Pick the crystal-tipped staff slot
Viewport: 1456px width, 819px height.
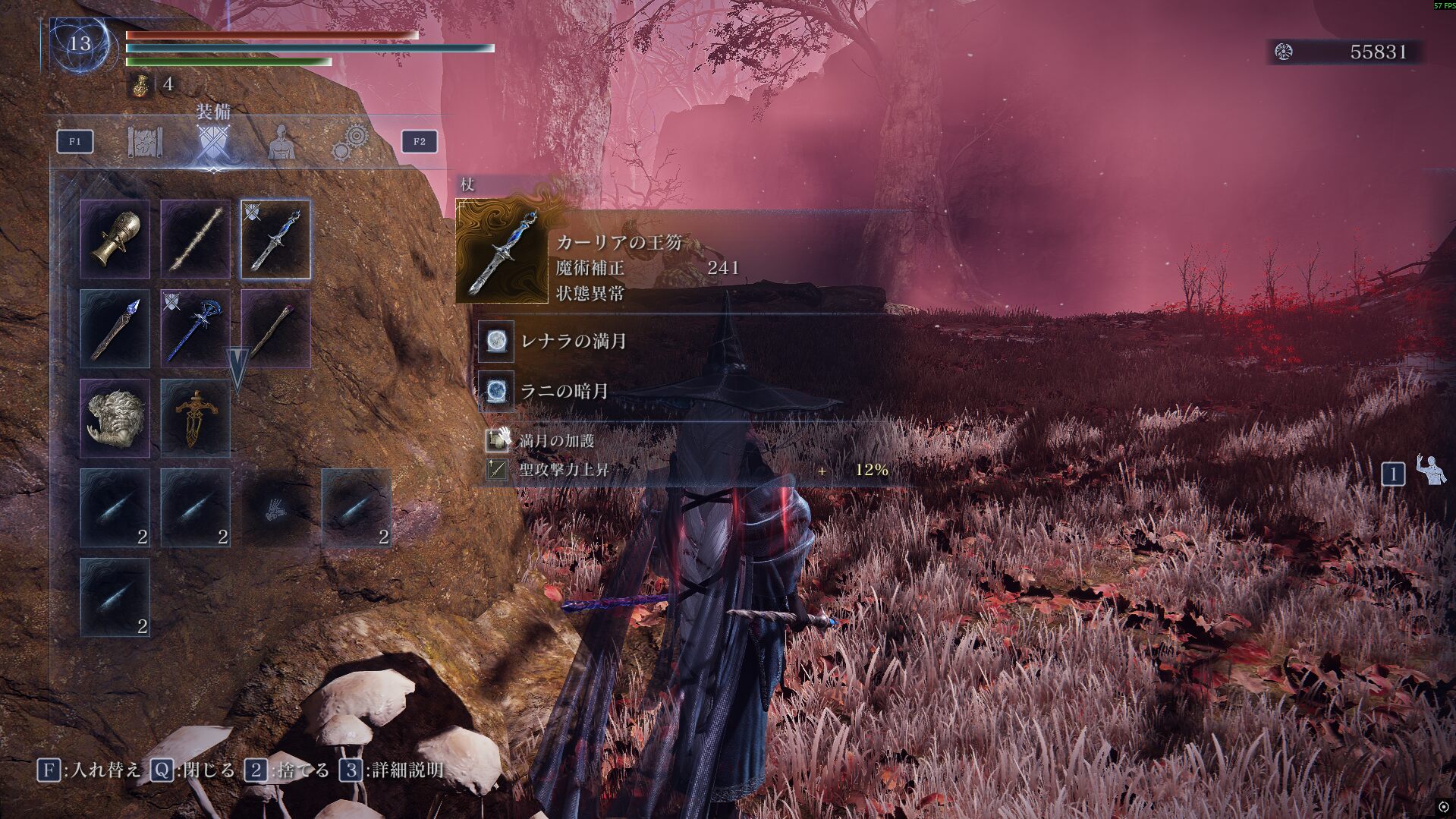tap(115, 329)
